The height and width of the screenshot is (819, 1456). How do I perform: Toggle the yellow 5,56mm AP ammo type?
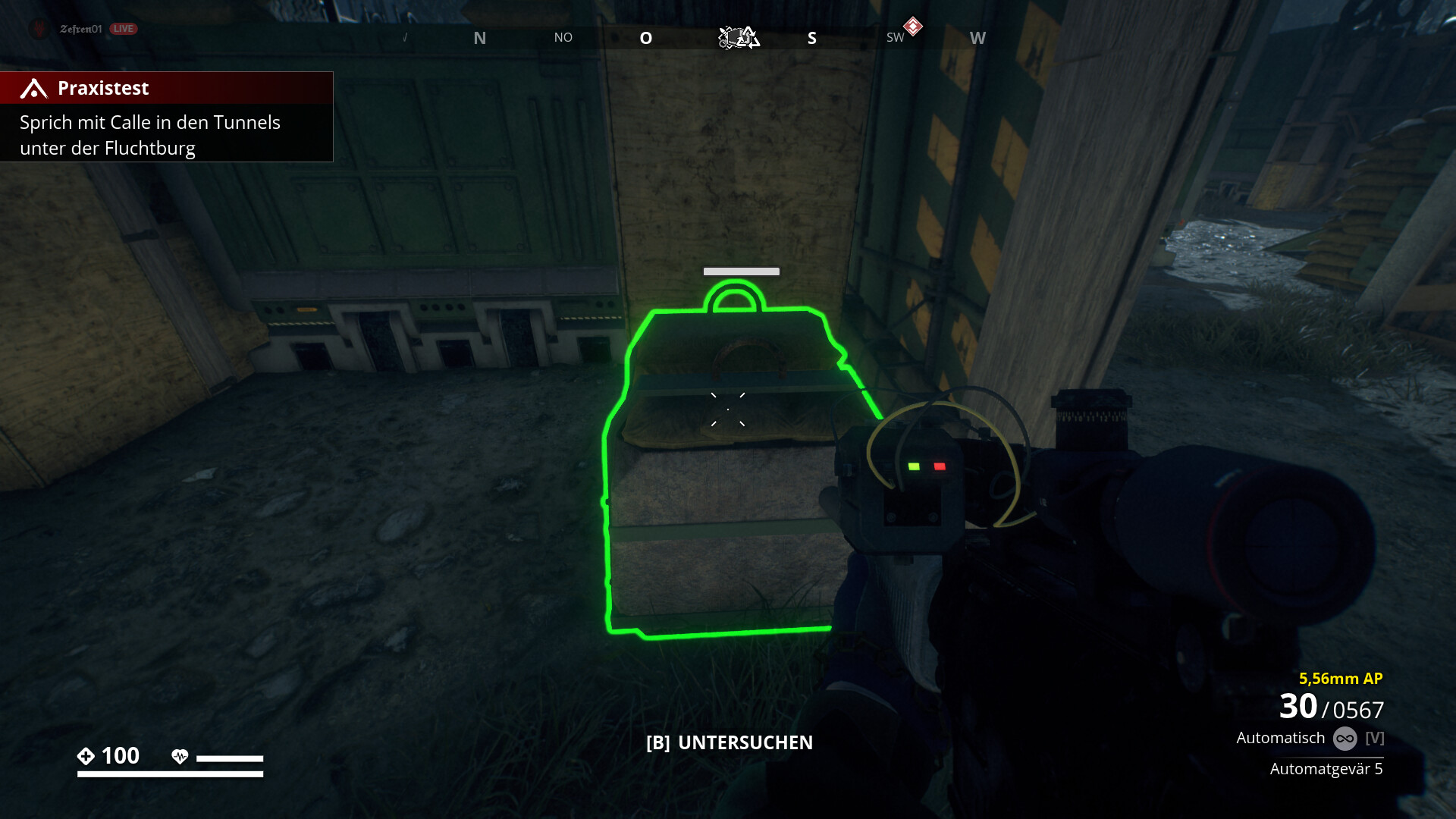pyautogui.click(x=1341, y=677)
